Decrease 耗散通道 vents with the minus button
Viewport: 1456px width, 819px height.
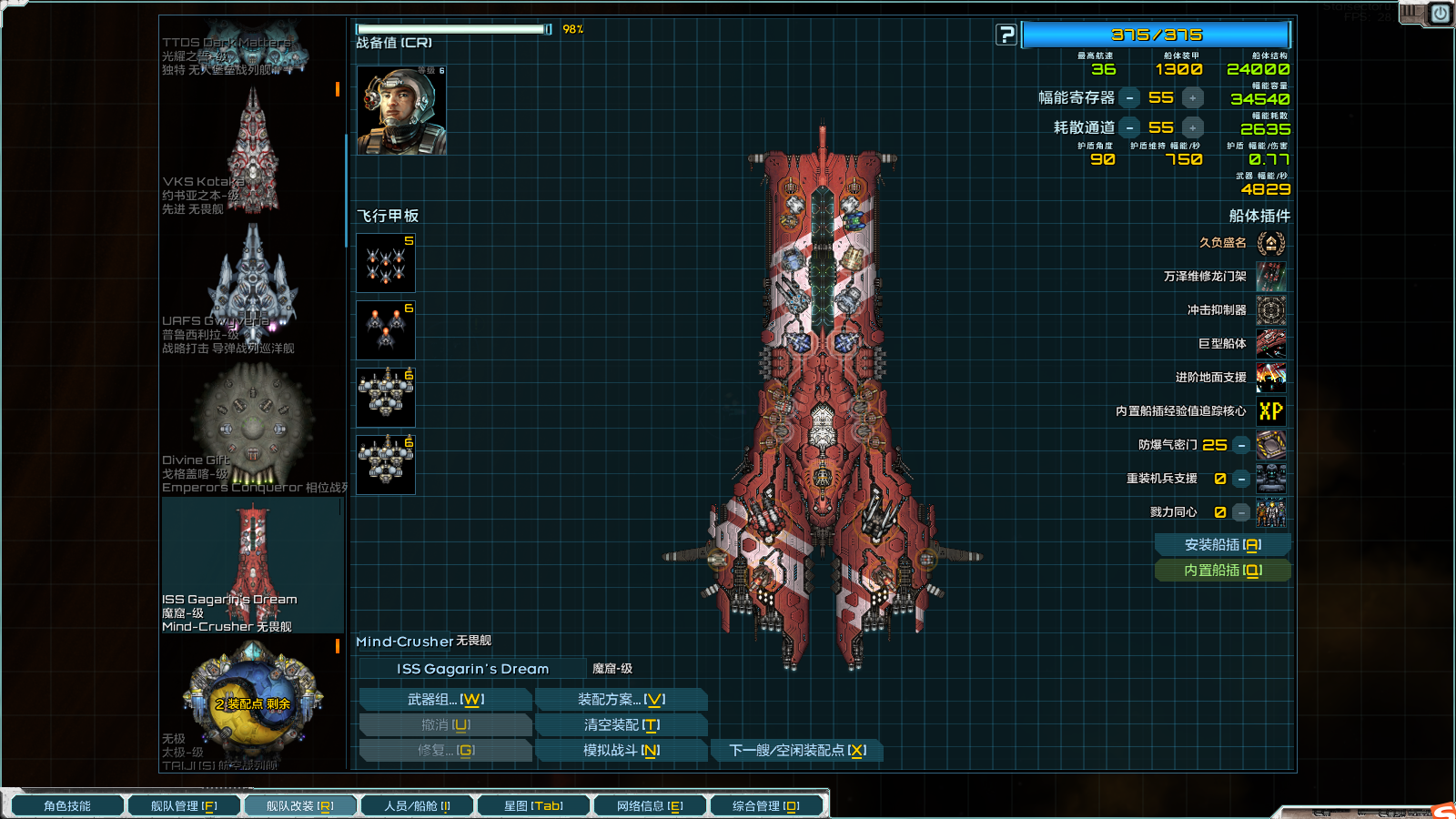pos(1129,128)
